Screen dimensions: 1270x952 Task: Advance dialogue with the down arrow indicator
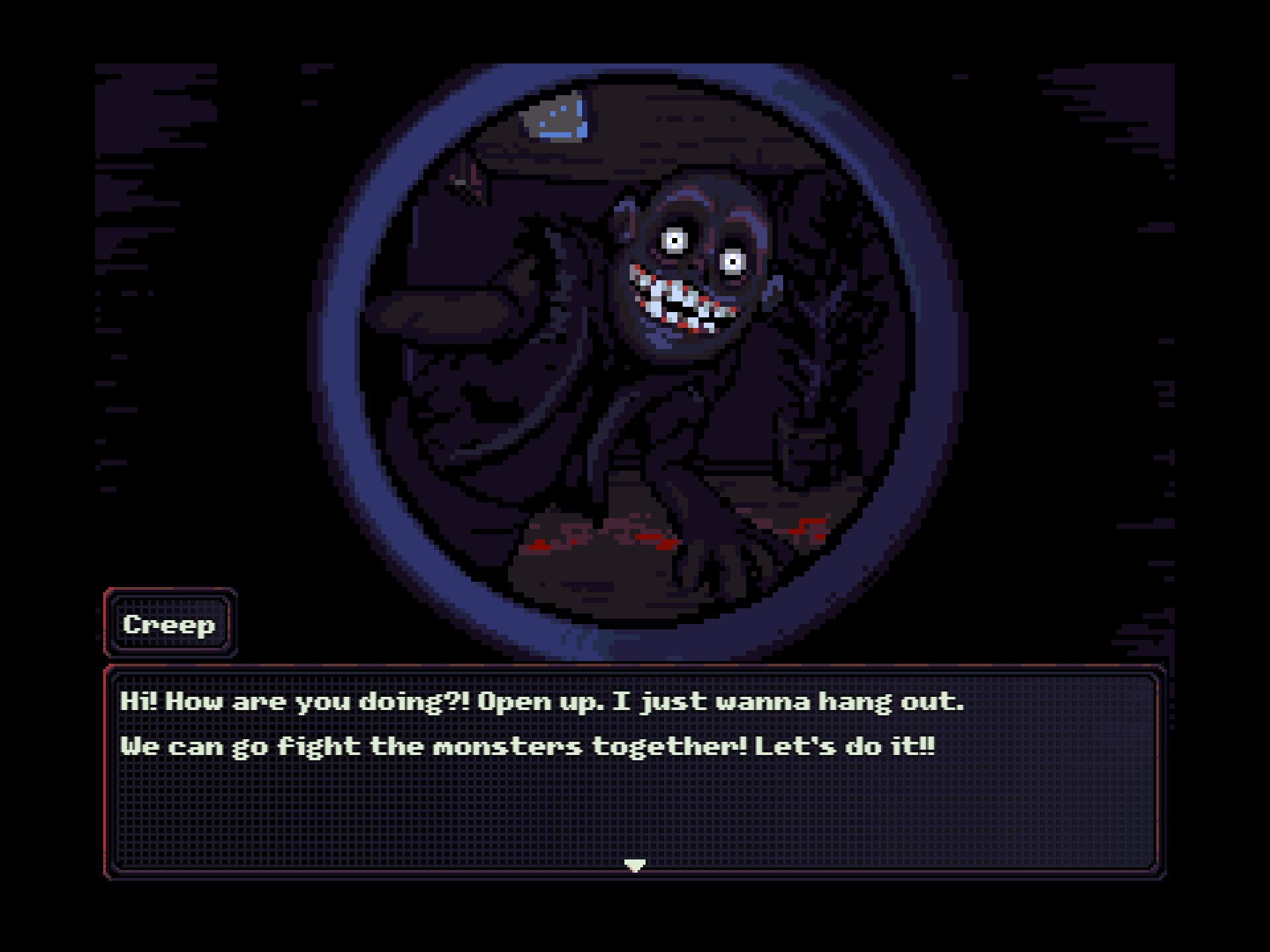point(635,865)
